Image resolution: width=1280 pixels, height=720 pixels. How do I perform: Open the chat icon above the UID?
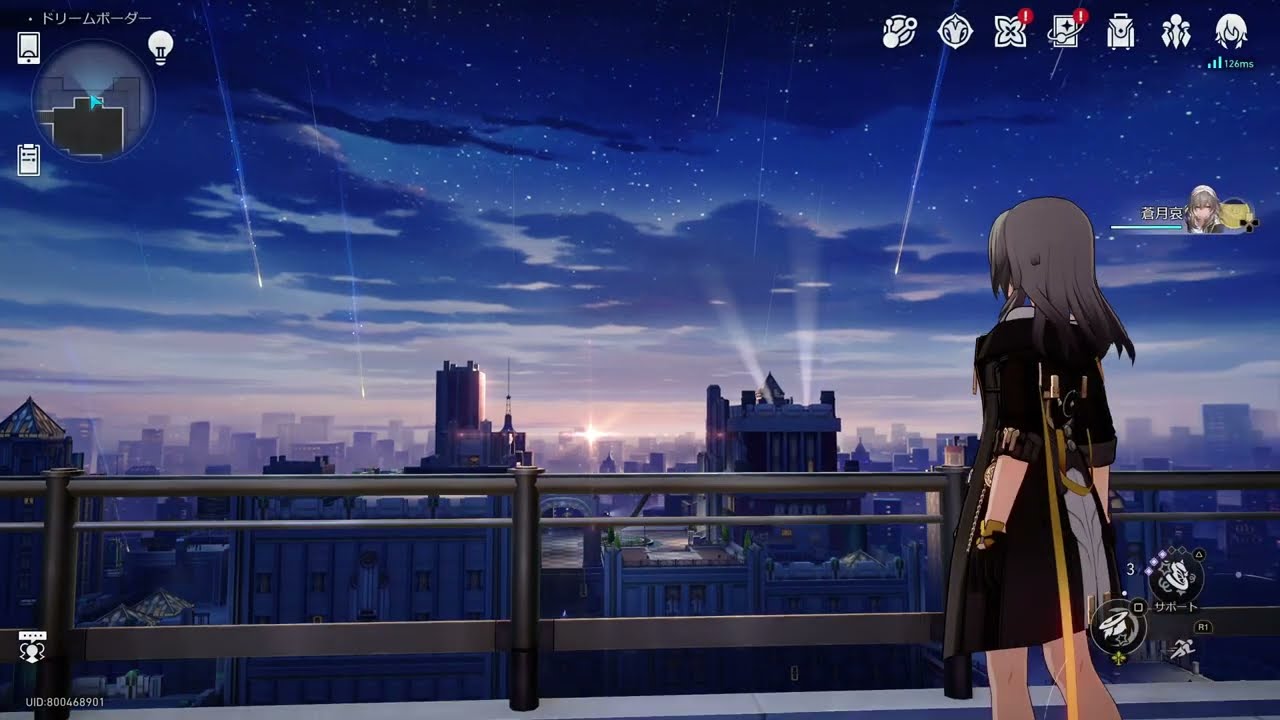coord(33,647)
